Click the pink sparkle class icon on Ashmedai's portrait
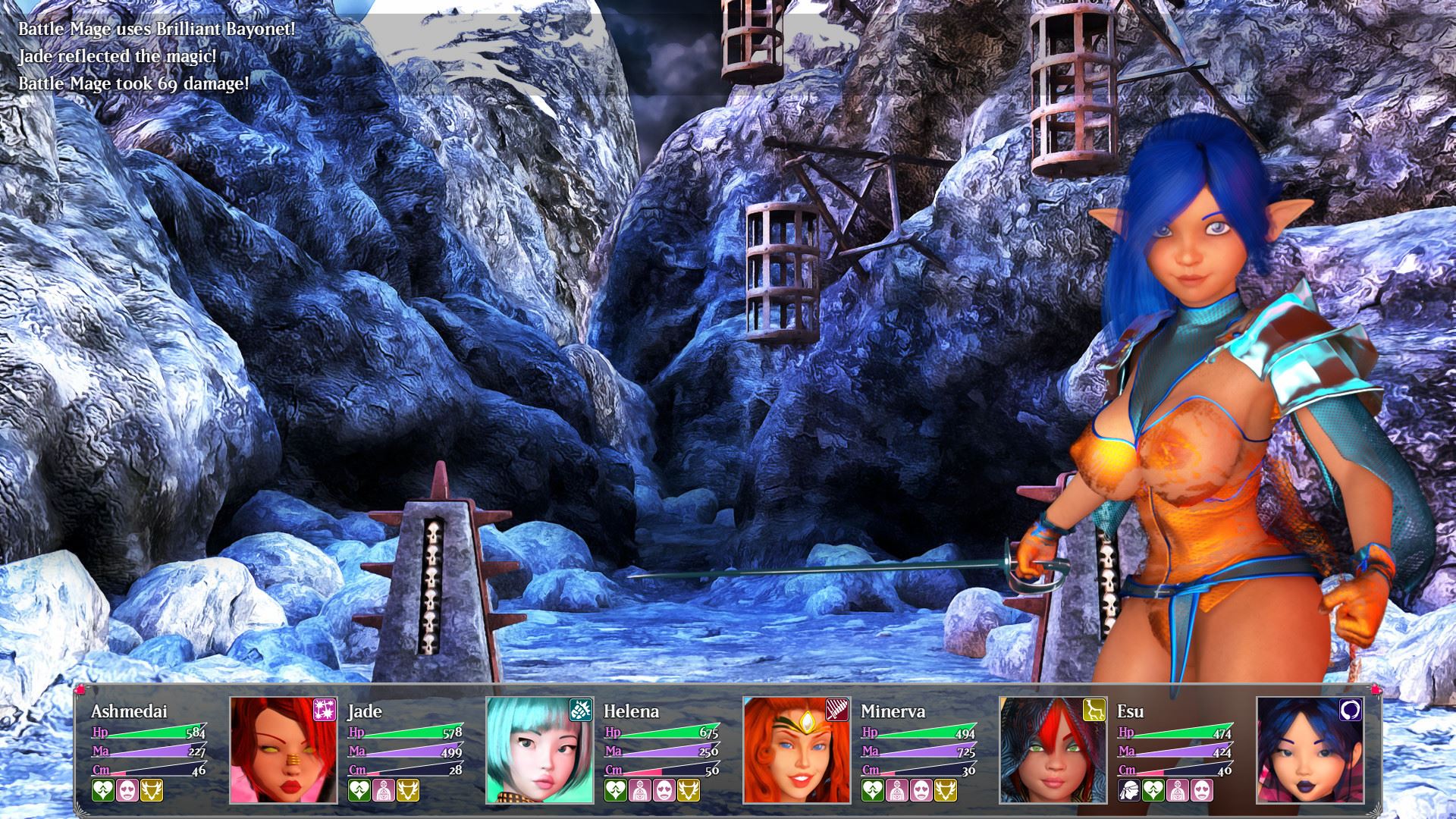1456x819 pixels. [x=325, y=710]
